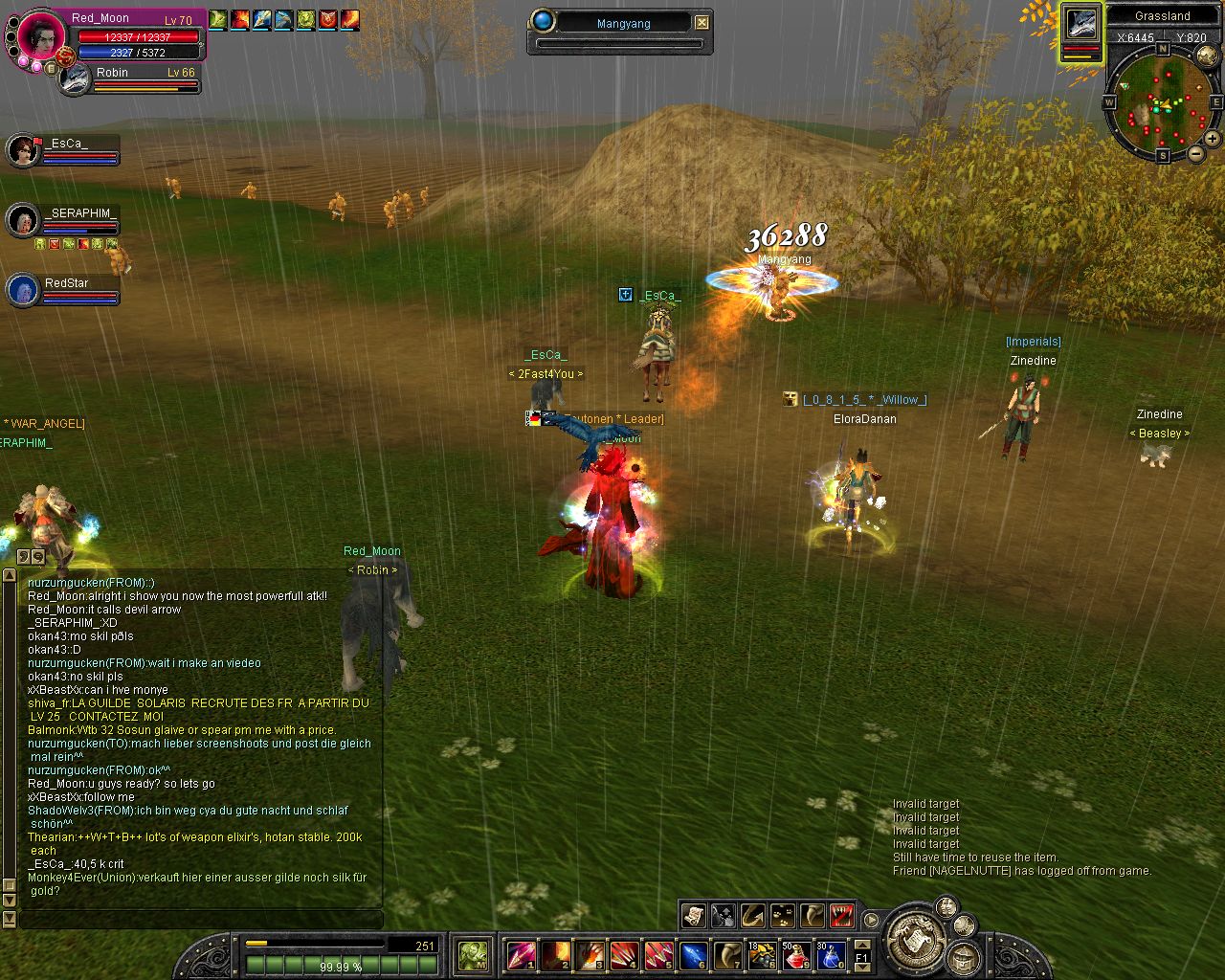Click the chat input box
Viewport: 1225px width, 980px height.
point(201,919)
